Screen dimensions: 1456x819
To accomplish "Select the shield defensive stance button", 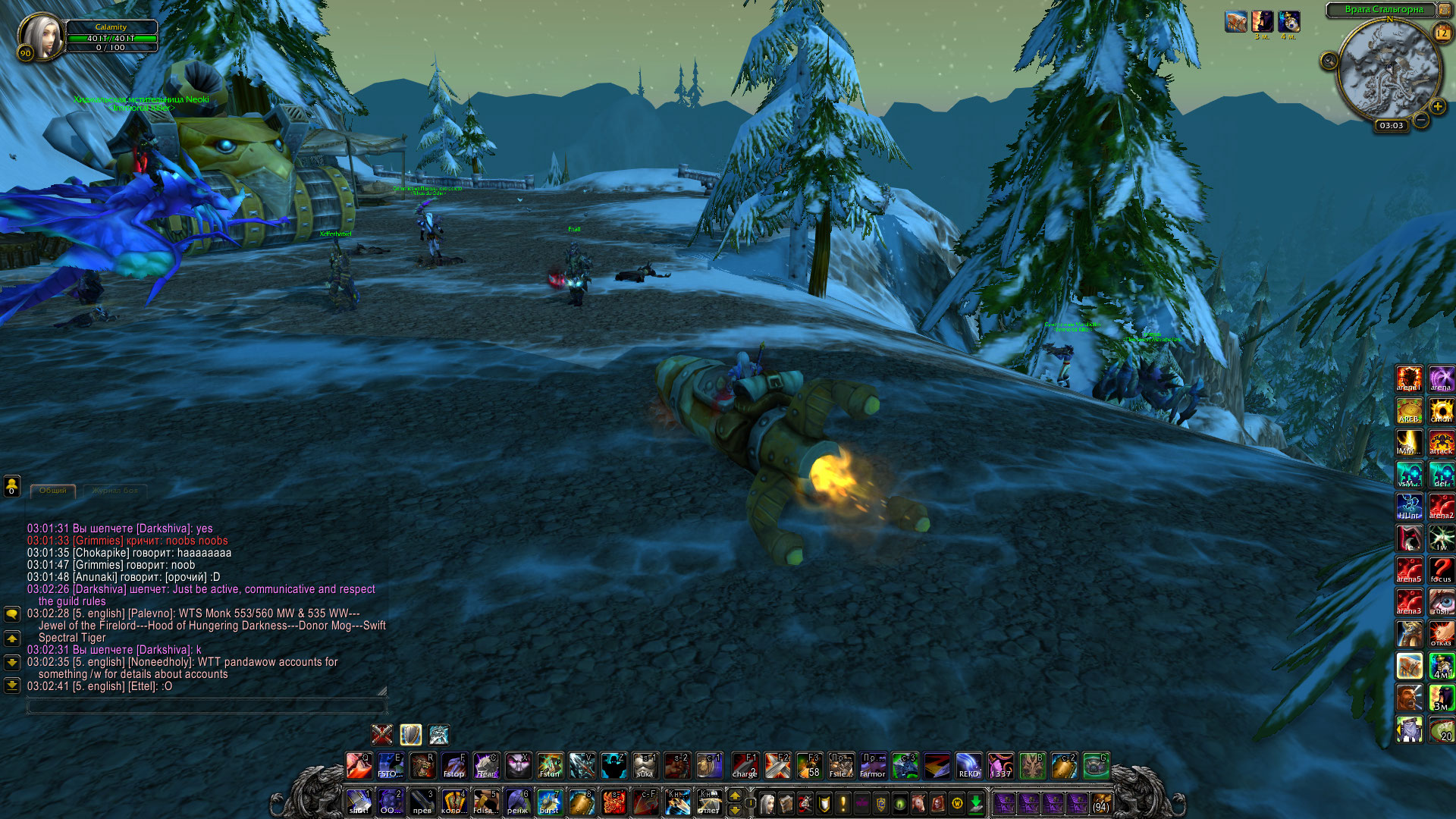I will 410,735.
